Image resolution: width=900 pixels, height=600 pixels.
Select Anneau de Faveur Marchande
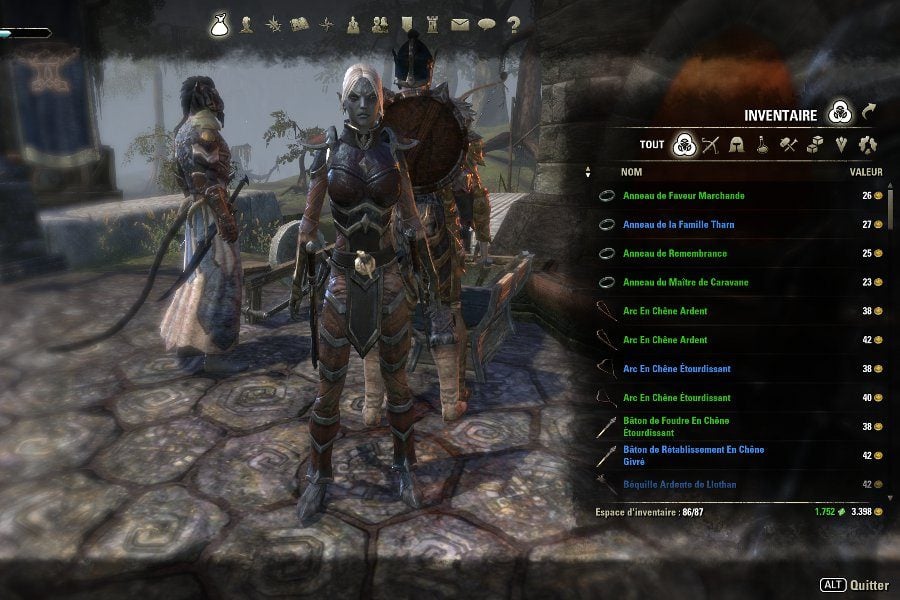pyautogui.click(x=683, y=196)
